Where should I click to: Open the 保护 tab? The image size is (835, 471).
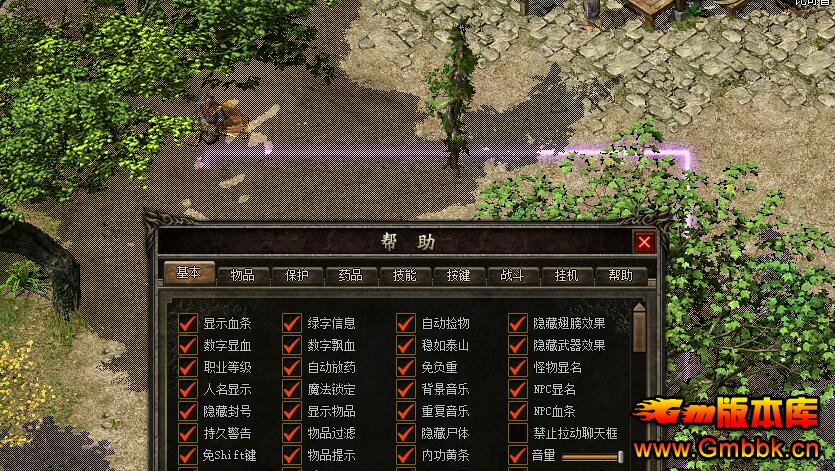coord(297,275)
